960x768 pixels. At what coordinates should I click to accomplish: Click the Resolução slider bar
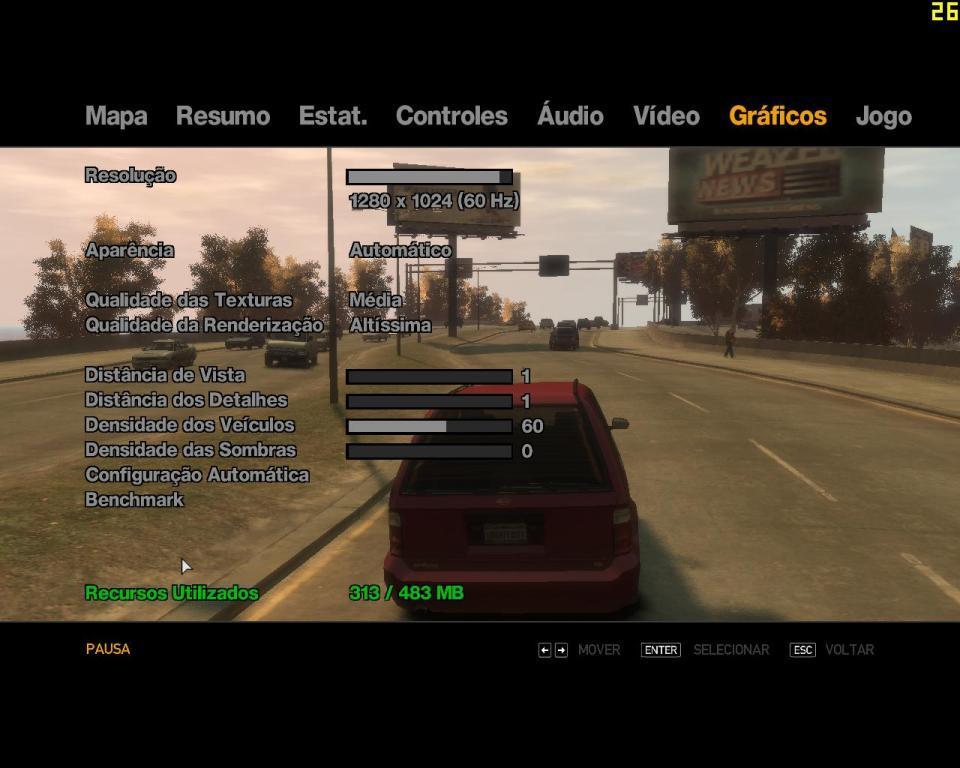(x=429, y=177)
